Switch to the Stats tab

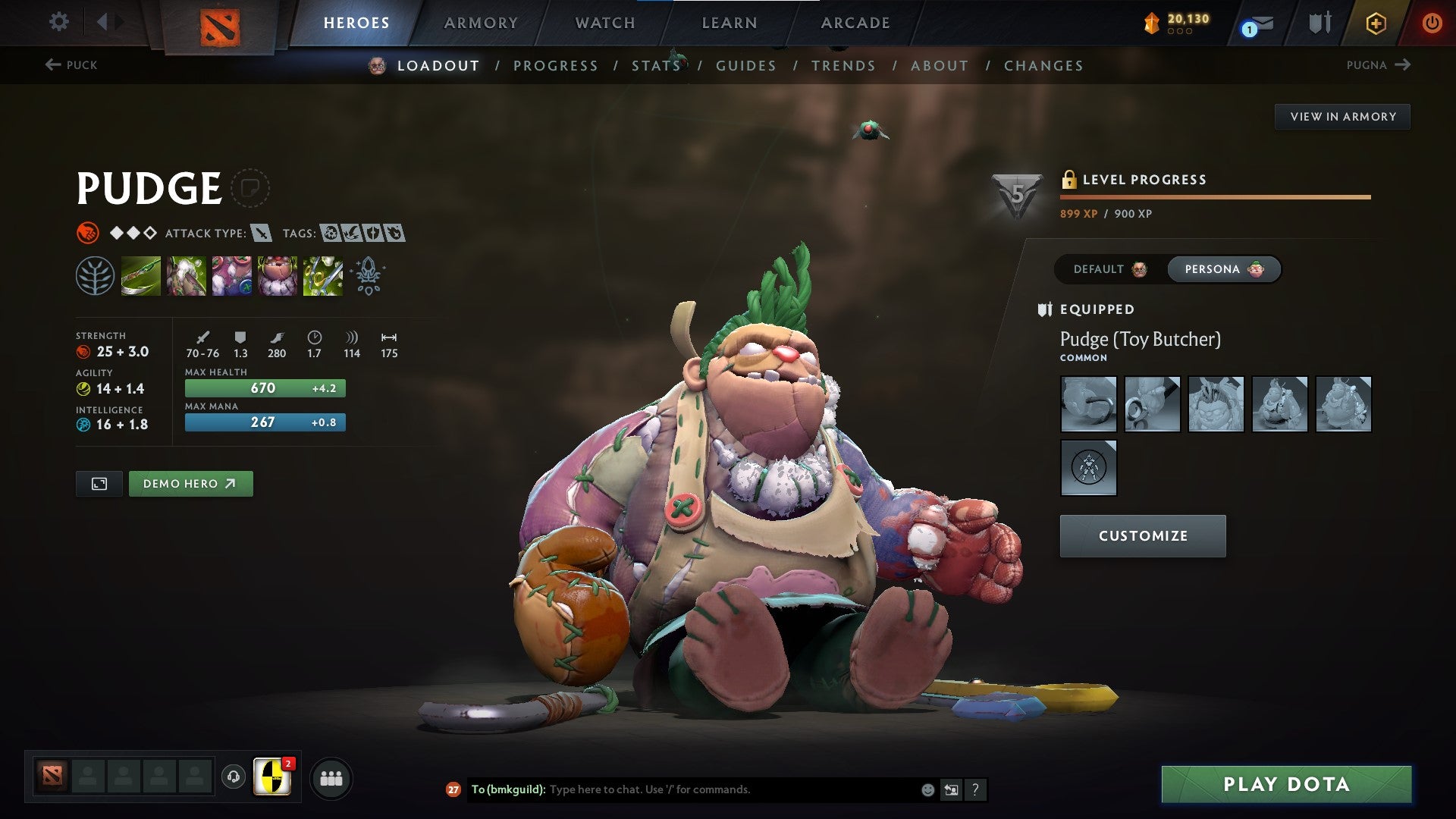click(656, 66)
